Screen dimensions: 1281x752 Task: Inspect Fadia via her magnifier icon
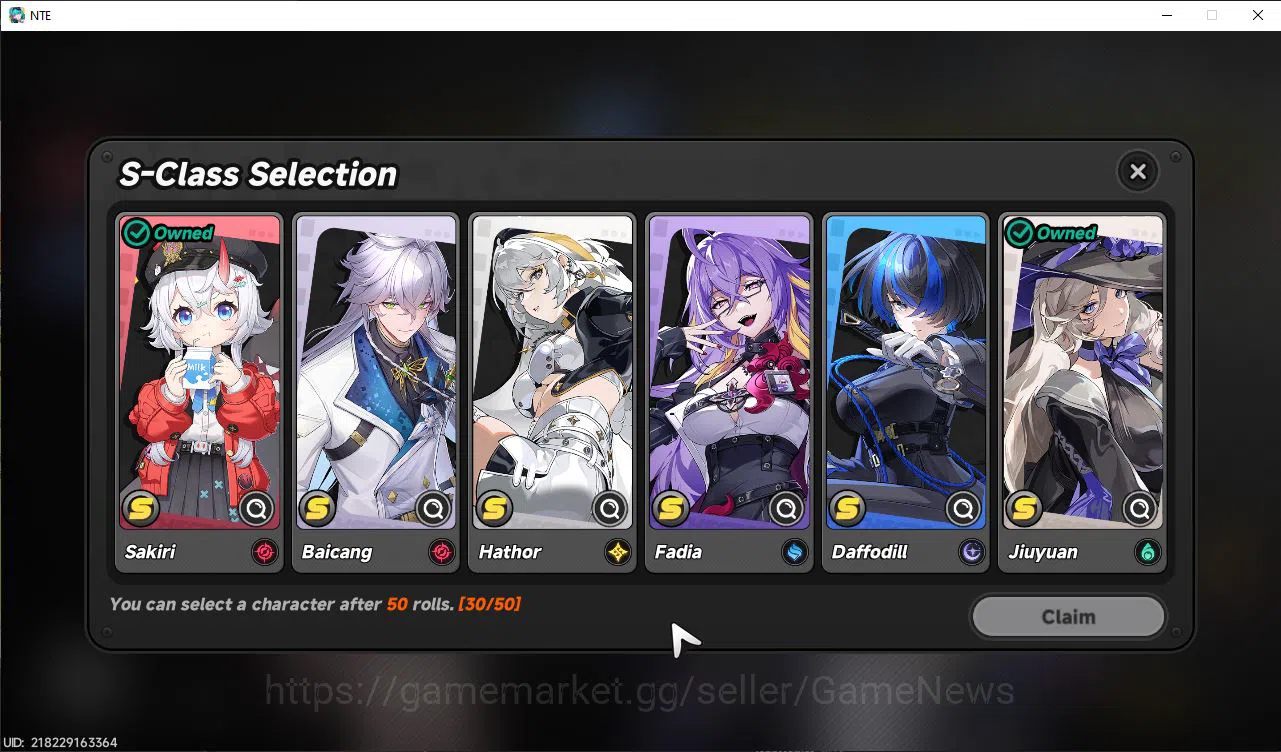[x=786, y=508]
